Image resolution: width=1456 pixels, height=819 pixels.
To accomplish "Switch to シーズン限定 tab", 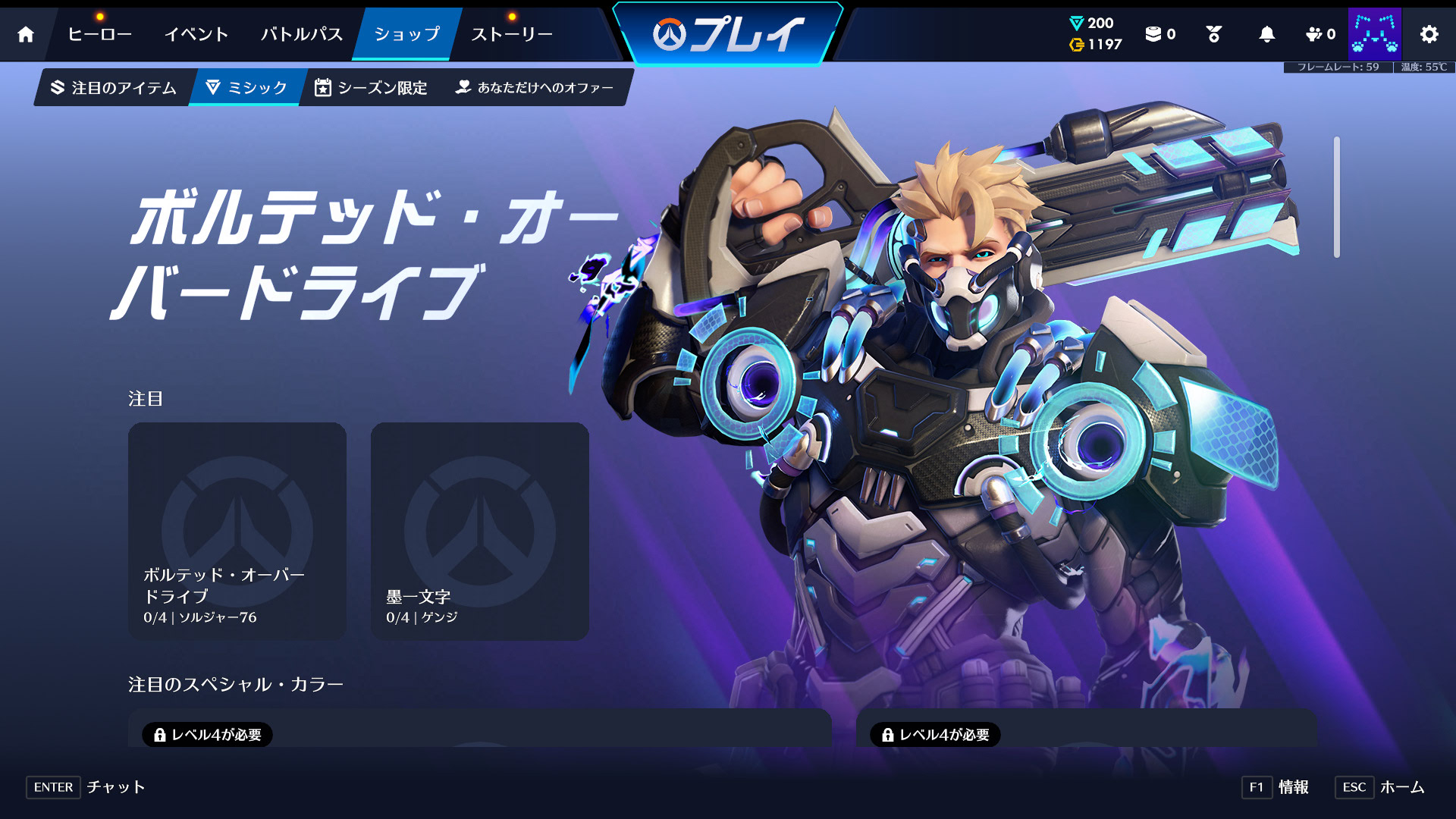I will click(372, 88).
